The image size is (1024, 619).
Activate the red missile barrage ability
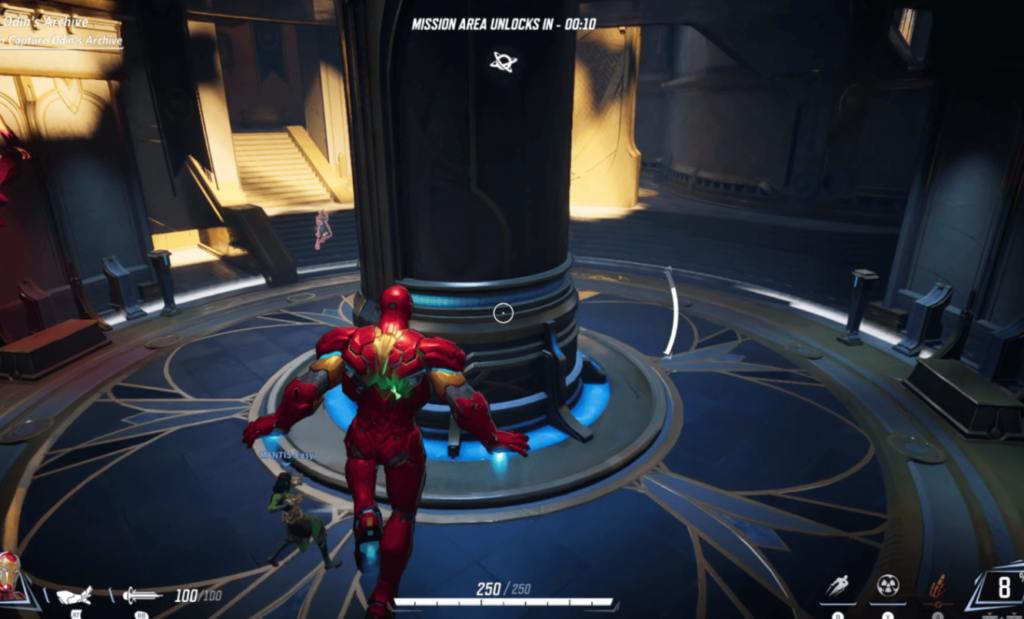click(938, 586)
